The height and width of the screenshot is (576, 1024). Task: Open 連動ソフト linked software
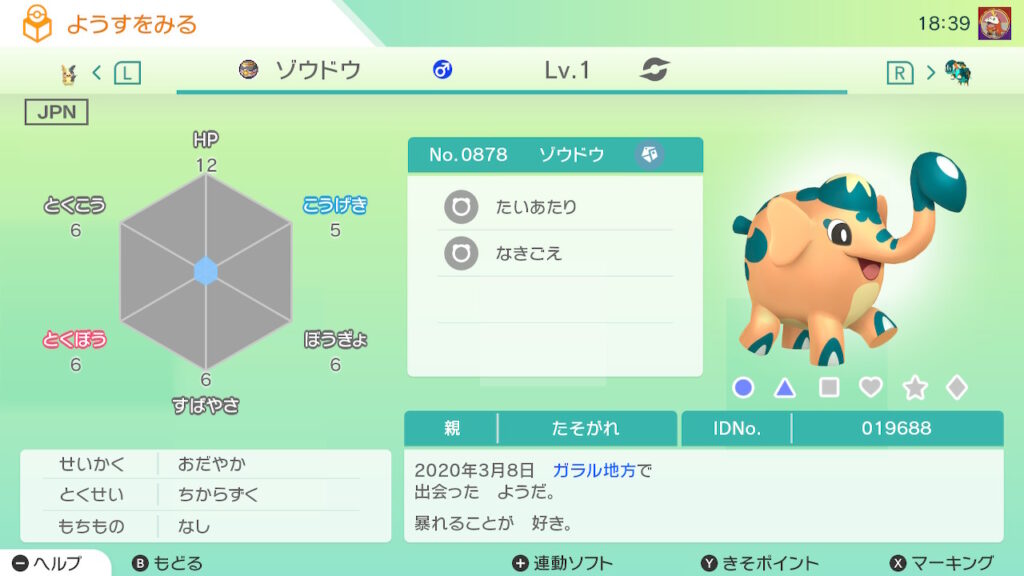click(x=562, y=563)
